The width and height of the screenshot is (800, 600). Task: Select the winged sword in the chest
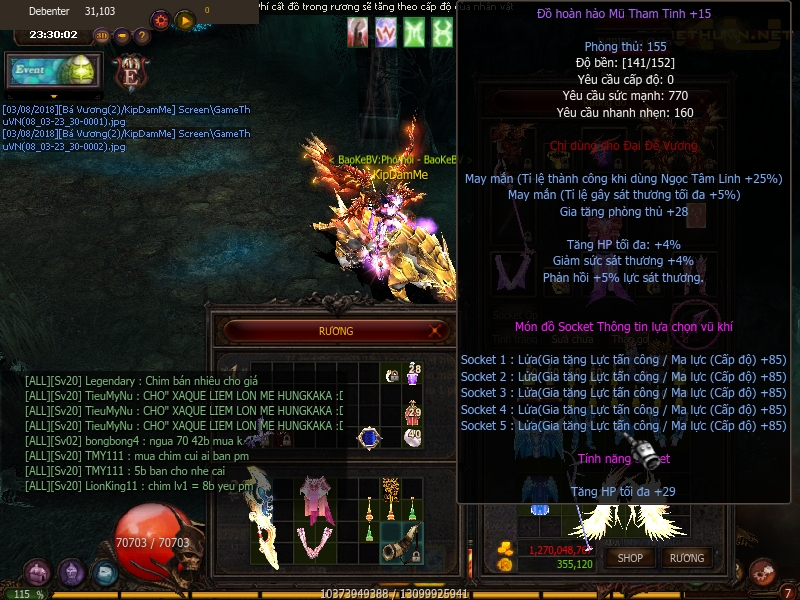click(x=266, y=516)
